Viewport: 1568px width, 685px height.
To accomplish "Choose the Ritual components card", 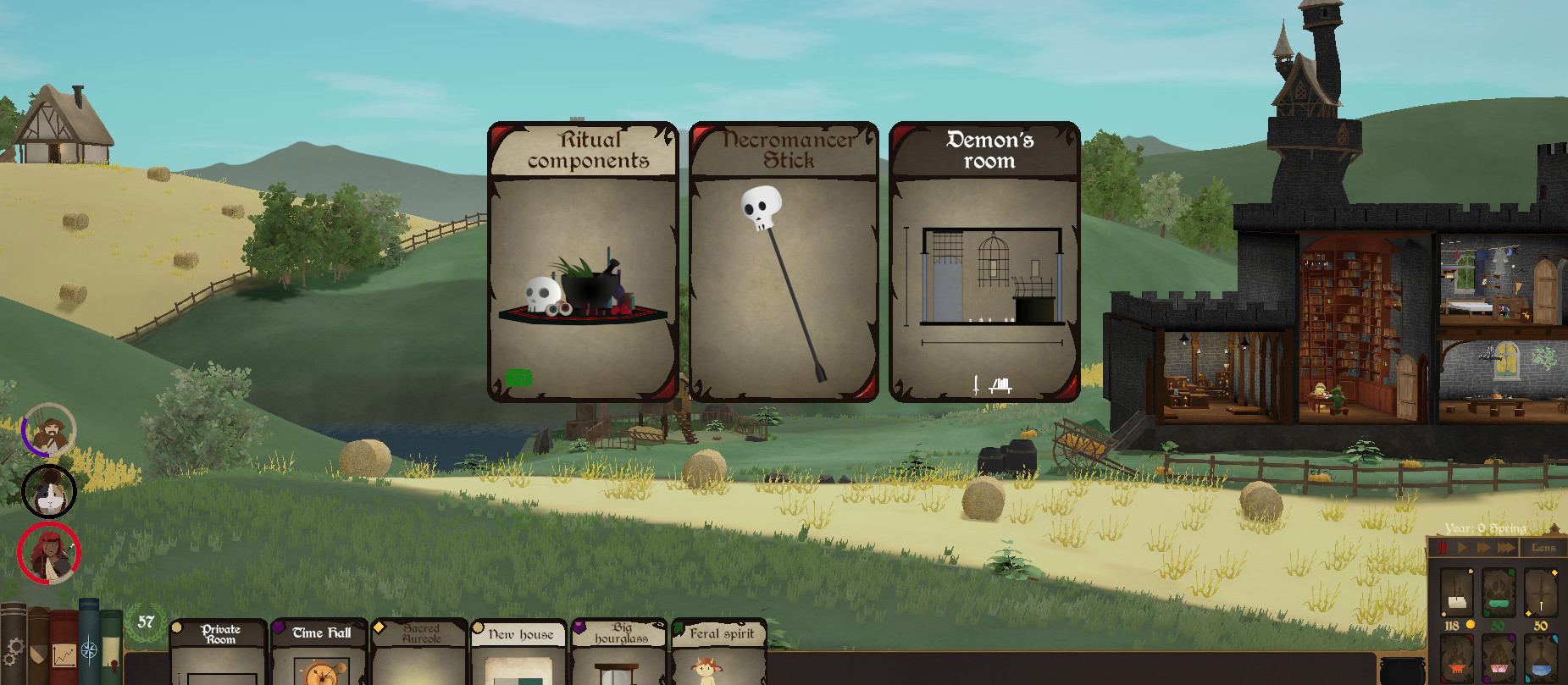I will [584, 262].
